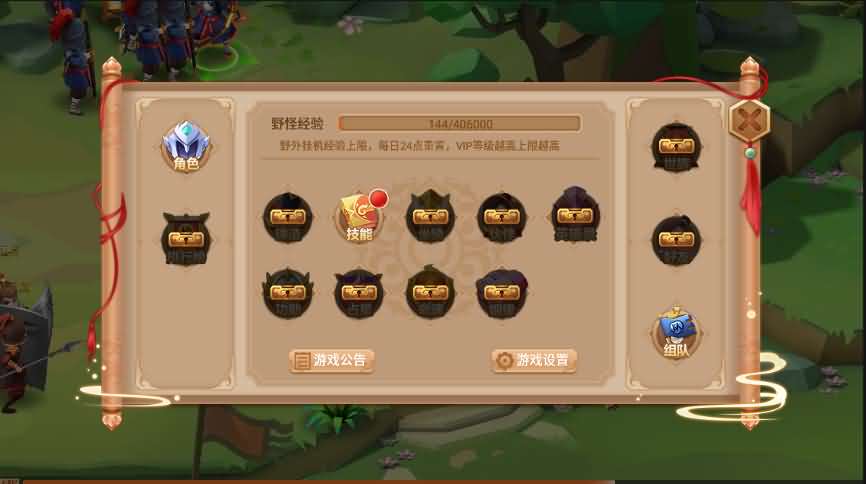Image resolution: width=866 pixels, height=484 pixels.
Task: Click the 游戏公告 announcement button
Action: click(x=332, y=360)
